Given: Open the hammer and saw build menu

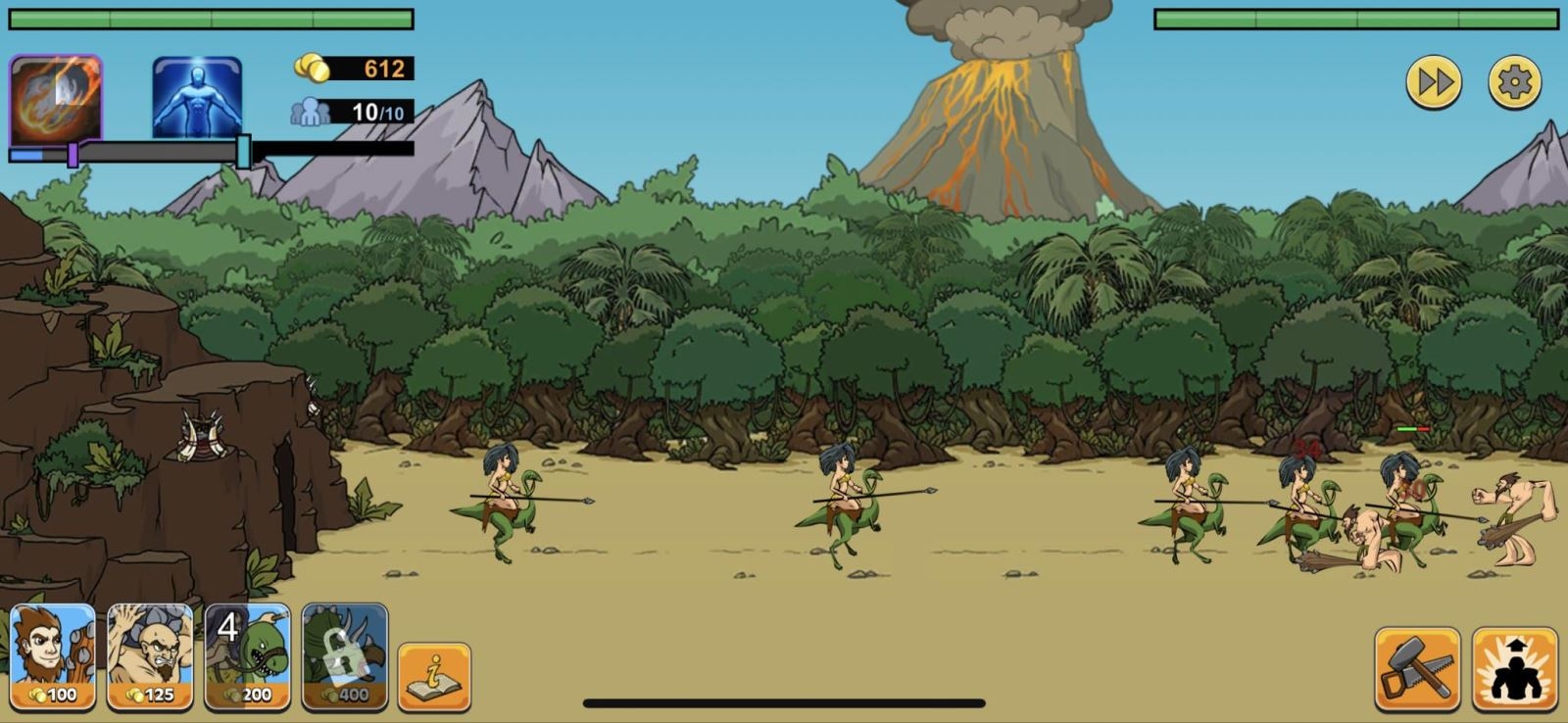Looking at the screenshot, I should 1417,668.
